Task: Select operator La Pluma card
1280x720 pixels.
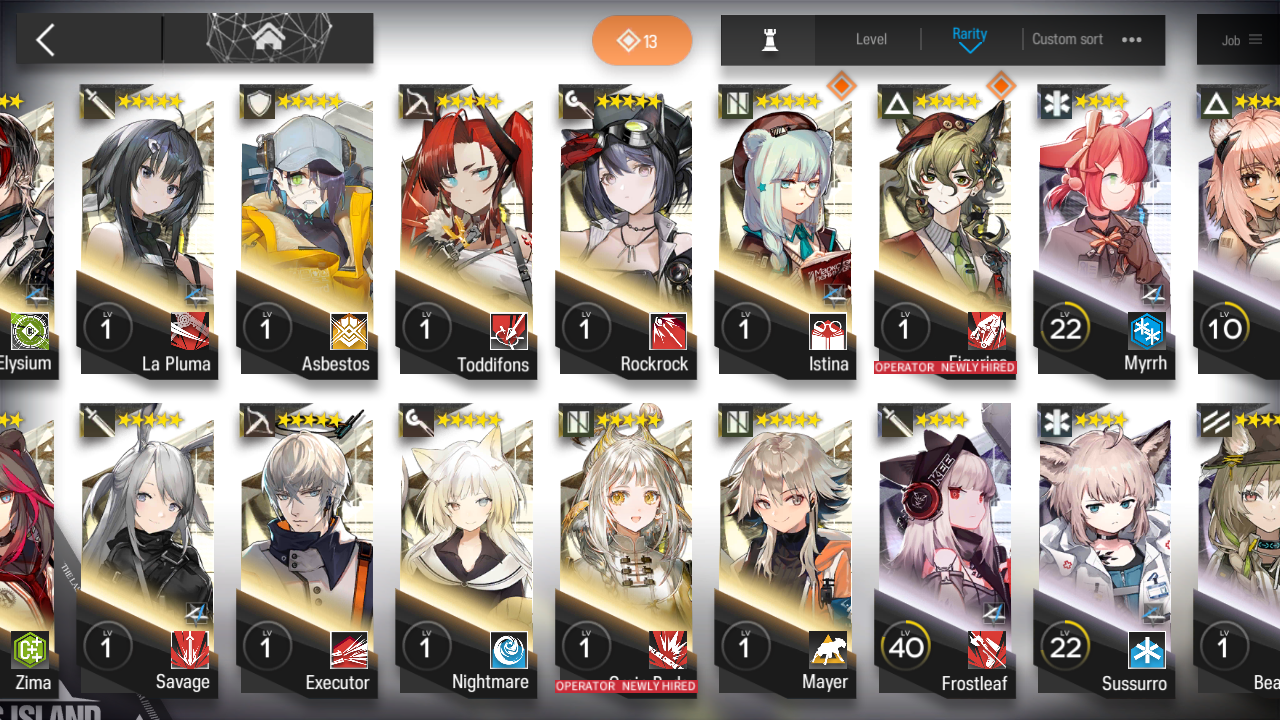Action: [x=148, y=230]
